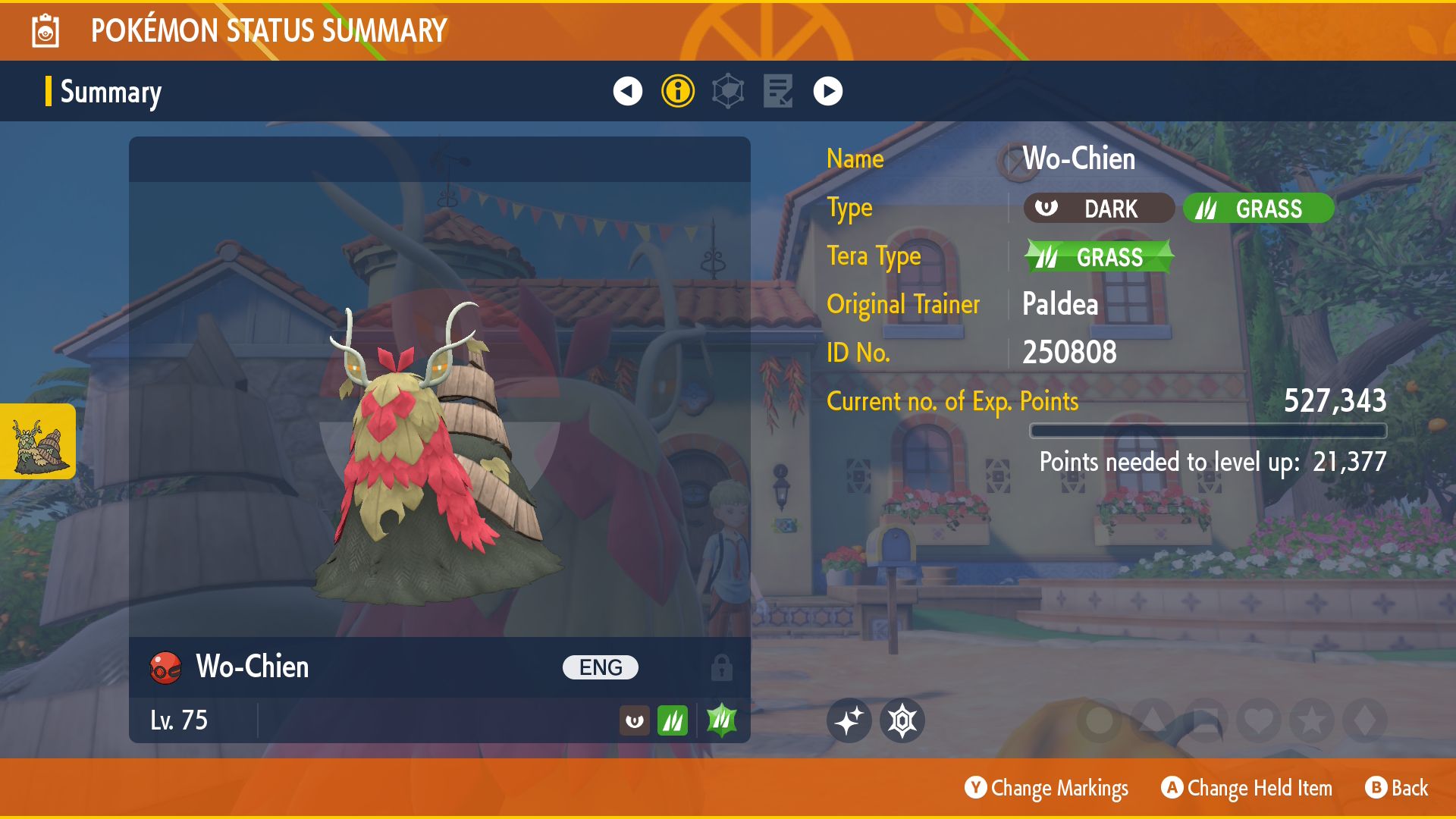Choose Change Markings option
Screen dimensions: 1456x819
coord(1046,789)
